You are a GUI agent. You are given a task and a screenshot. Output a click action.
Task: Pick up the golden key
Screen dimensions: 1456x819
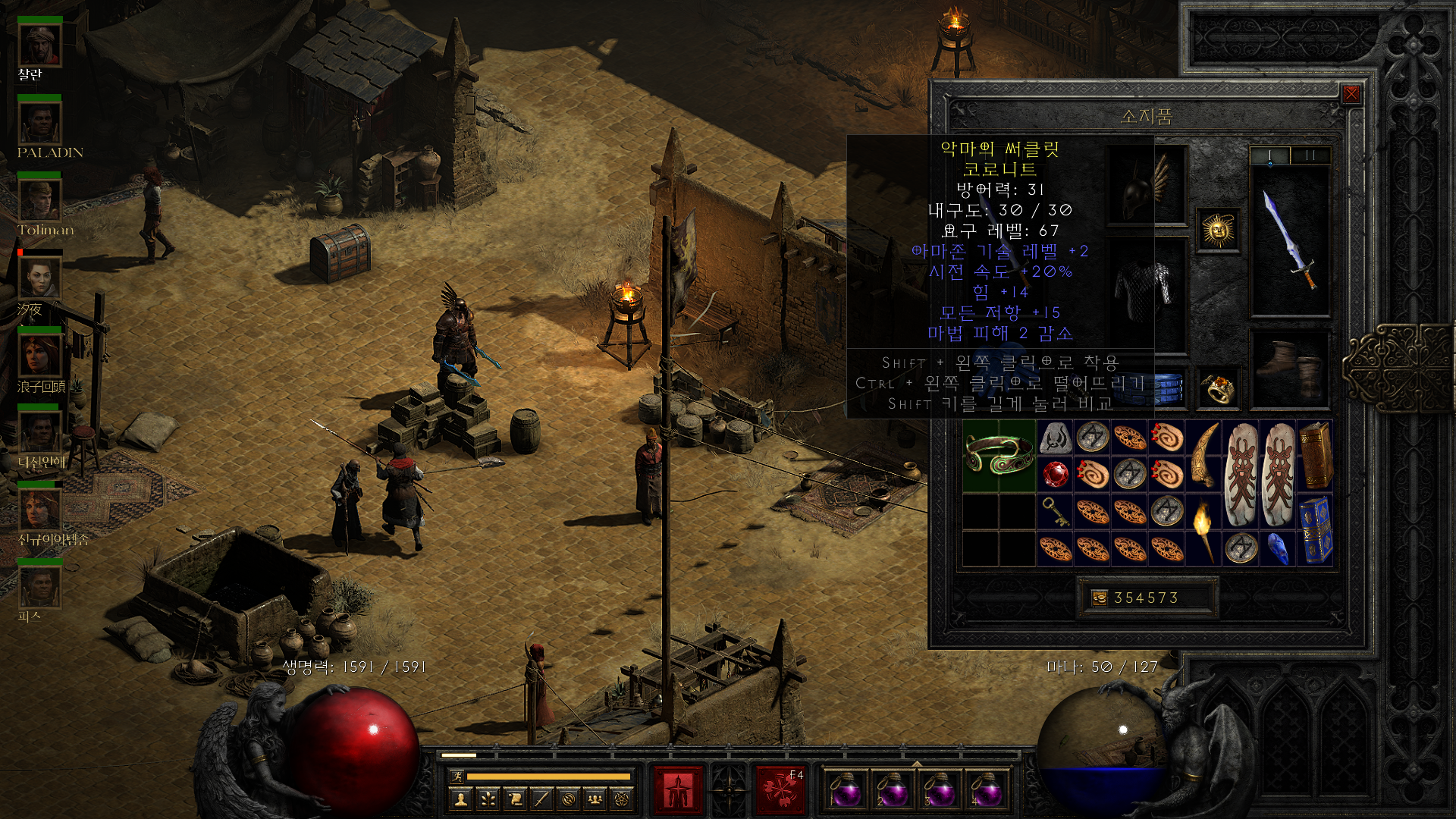coord(1055,512)
